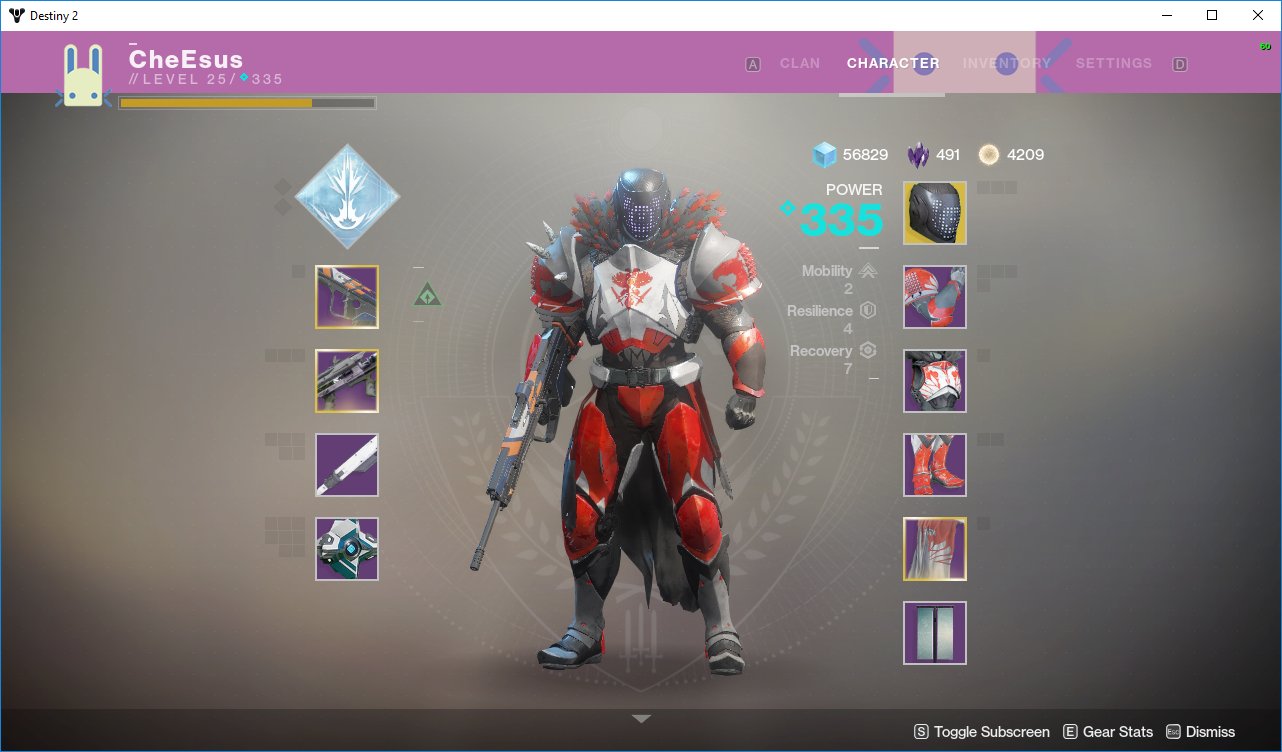The height and width of the screenshot is (752, 1282).
Task: Open the power weapon sword slot
Action: point(347,465)
